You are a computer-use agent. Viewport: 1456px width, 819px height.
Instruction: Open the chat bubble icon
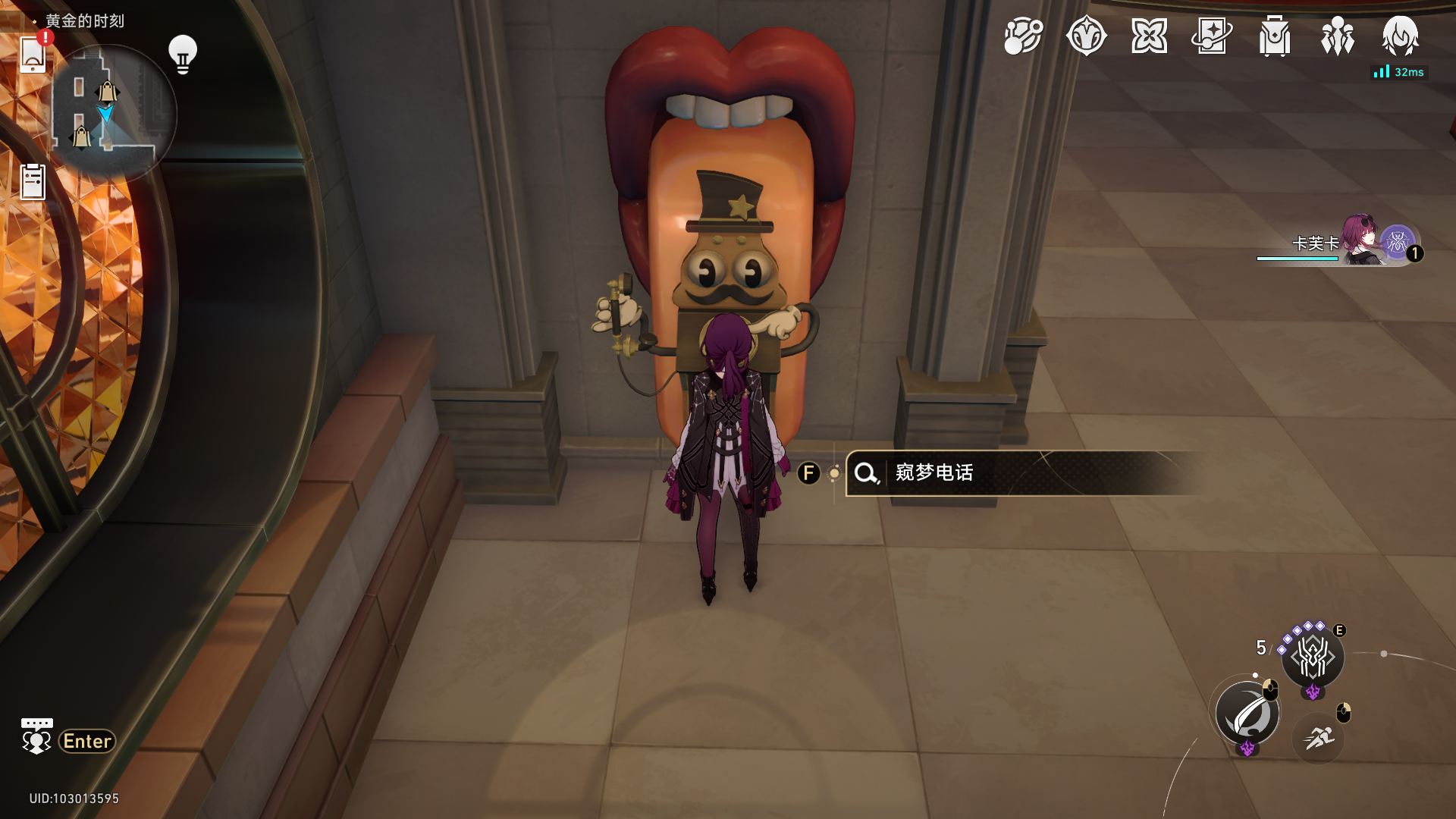click(x=36, y=736)
